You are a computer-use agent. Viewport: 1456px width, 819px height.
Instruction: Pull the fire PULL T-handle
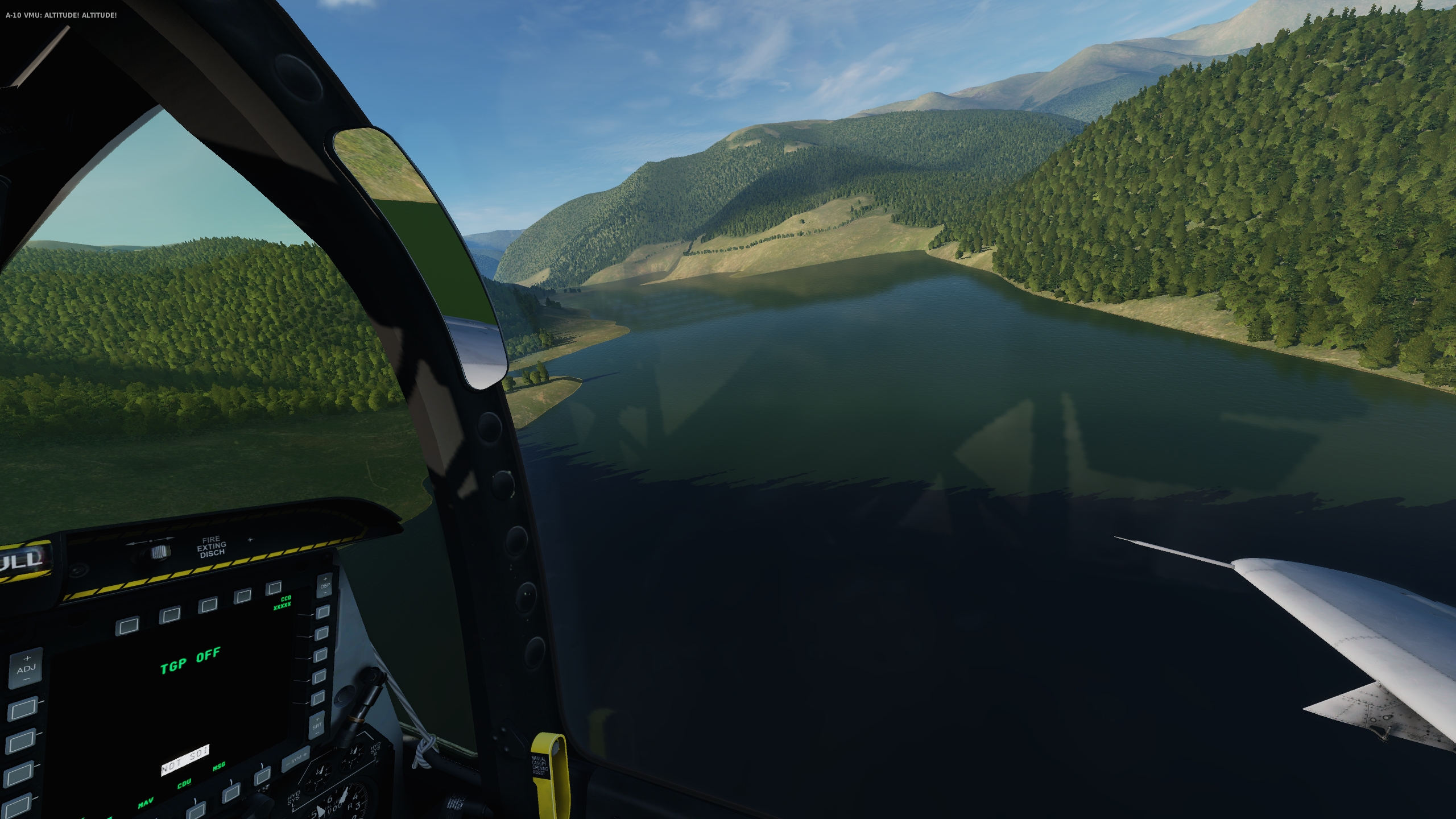coord(23,560)
